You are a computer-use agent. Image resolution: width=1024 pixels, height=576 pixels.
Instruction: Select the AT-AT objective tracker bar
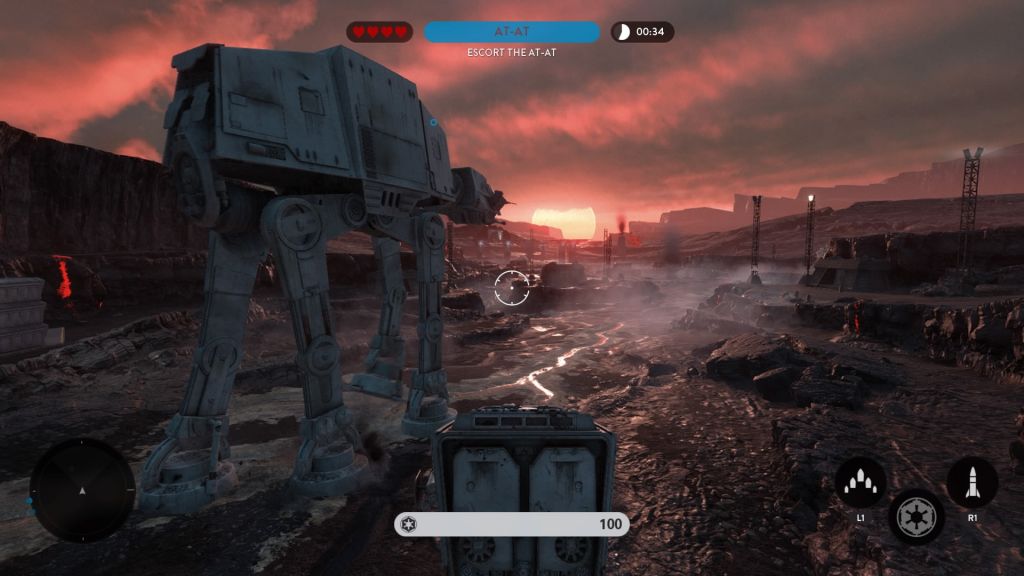[511, 32]
